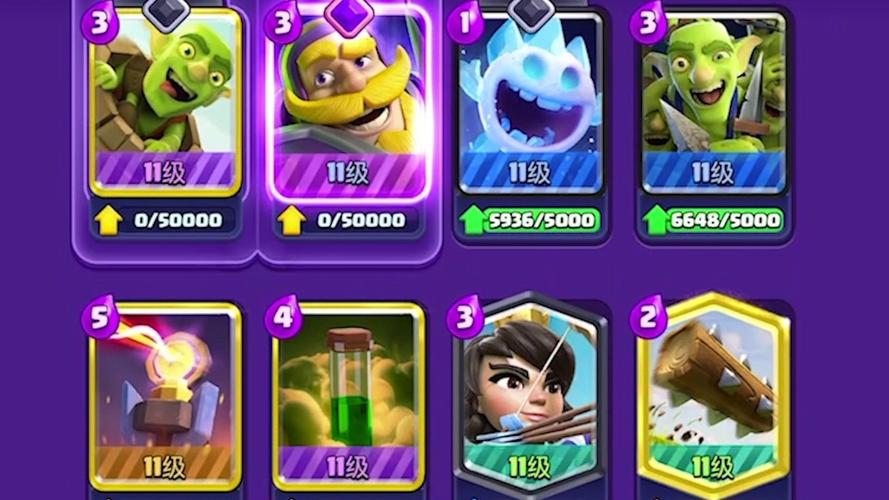Tap the Knight's 0/50000 progress bar
Screen dimensions: 889x500
coord(348,220)
